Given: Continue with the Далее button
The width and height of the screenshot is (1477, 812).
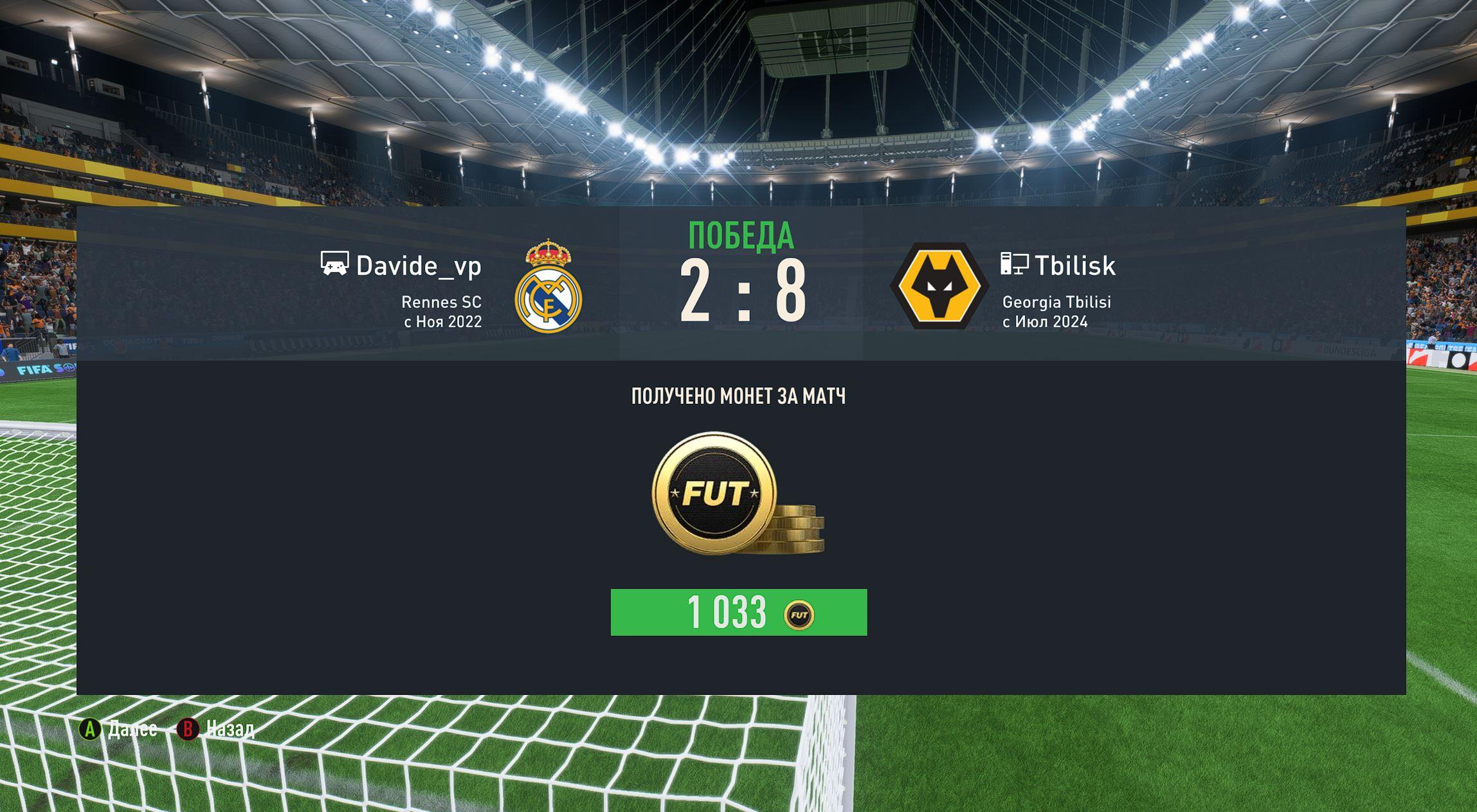Looking at the screenshot, I should click(x=118, y=729).
